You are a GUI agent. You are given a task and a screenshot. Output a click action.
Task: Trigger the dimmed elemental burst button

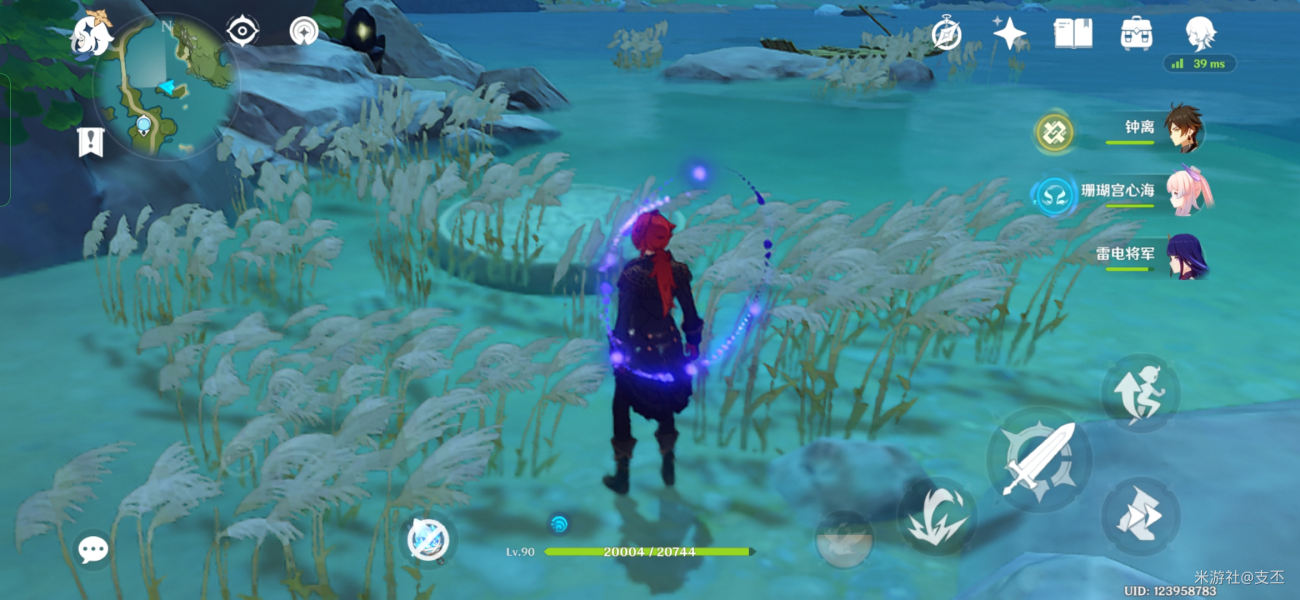[844, 541]
